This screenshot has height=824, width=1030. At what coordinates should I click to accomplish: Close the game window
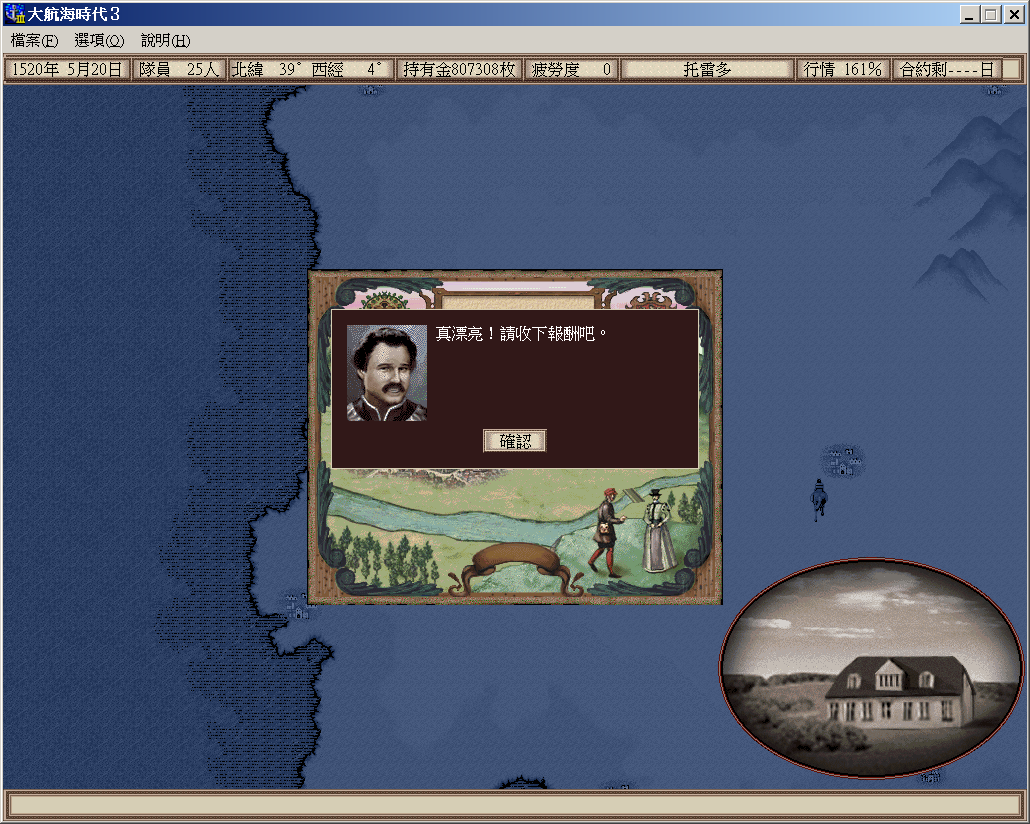coord(1011,15)
